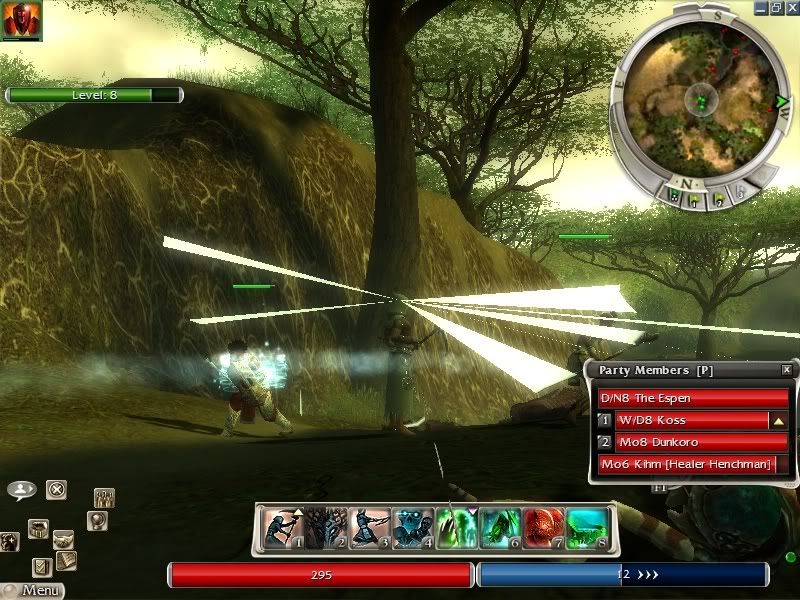This screenshot has height=600, width=800.
Task: Use the green figure skill in slot 5
Action: coord(456,528)
